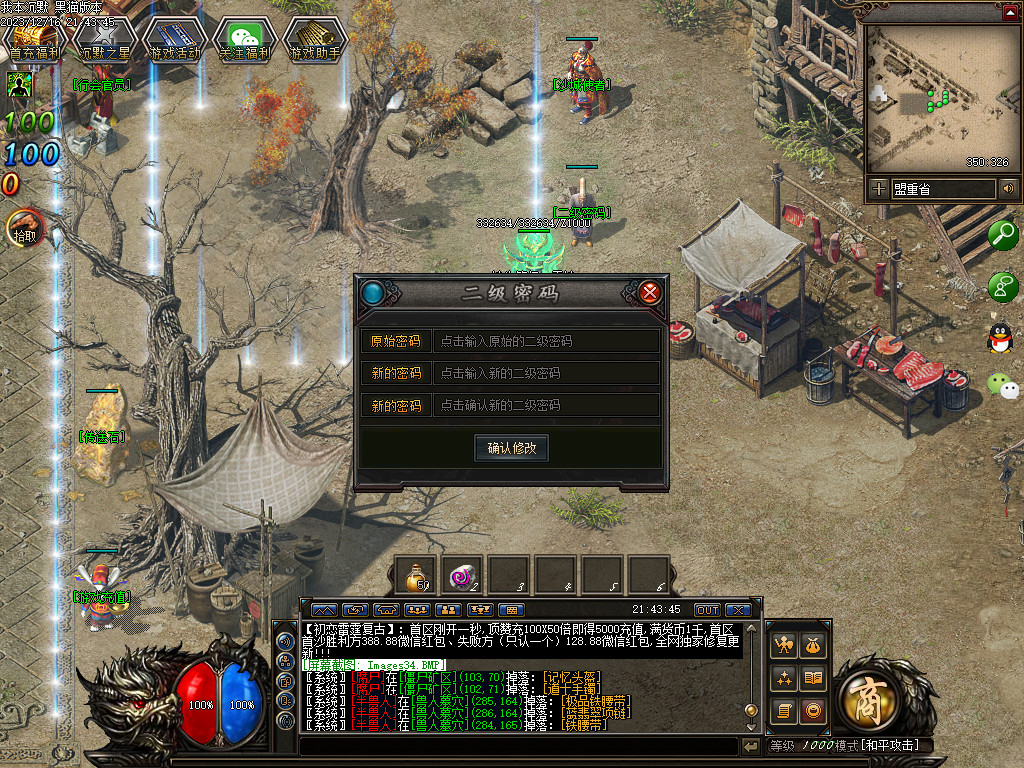Close the 二级密码 password dialog
This screenshot has height=768, width=1024.
[650, 293]
